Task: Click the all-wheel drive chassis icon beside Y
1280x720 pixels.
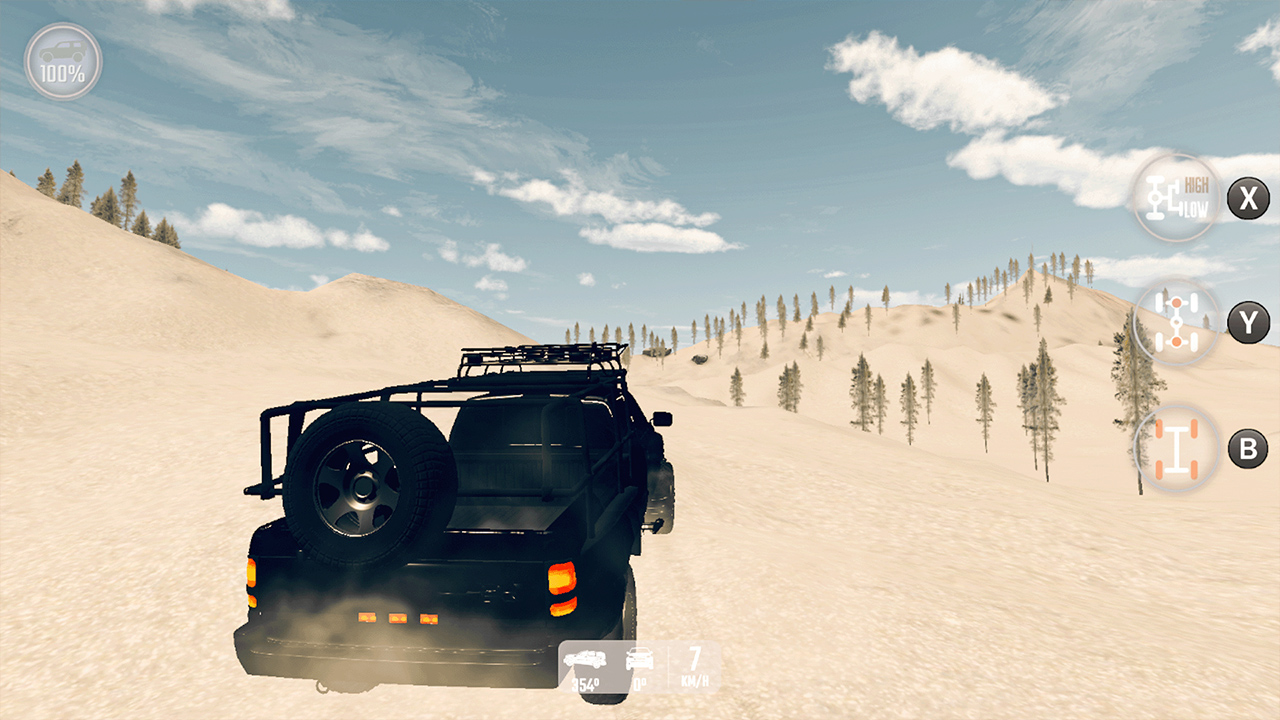Action: [1176, 322]
